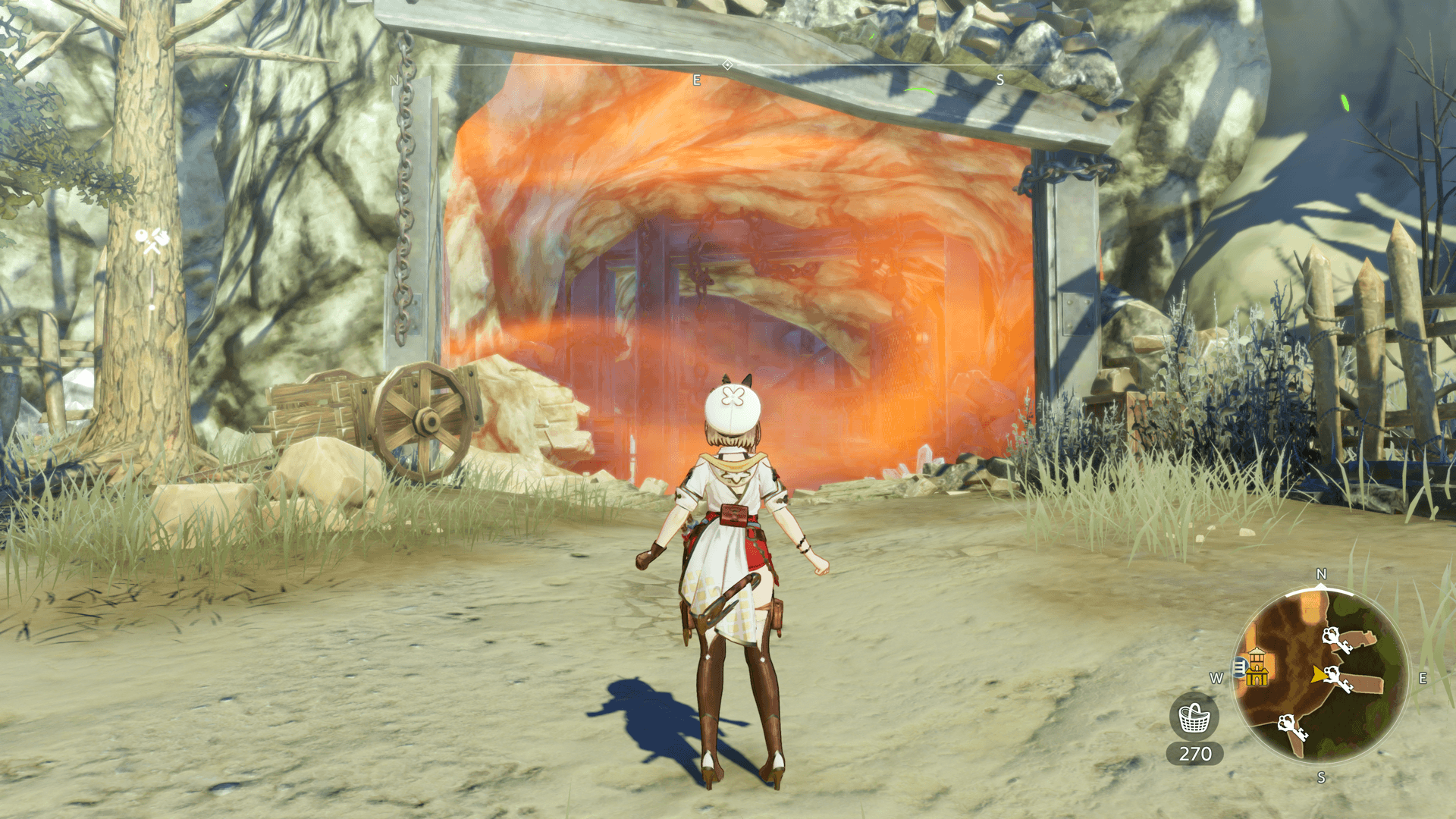Viewport: 1456px width, 819px height.
Task: Open the circular minimap
Action: pos(1320,676)
